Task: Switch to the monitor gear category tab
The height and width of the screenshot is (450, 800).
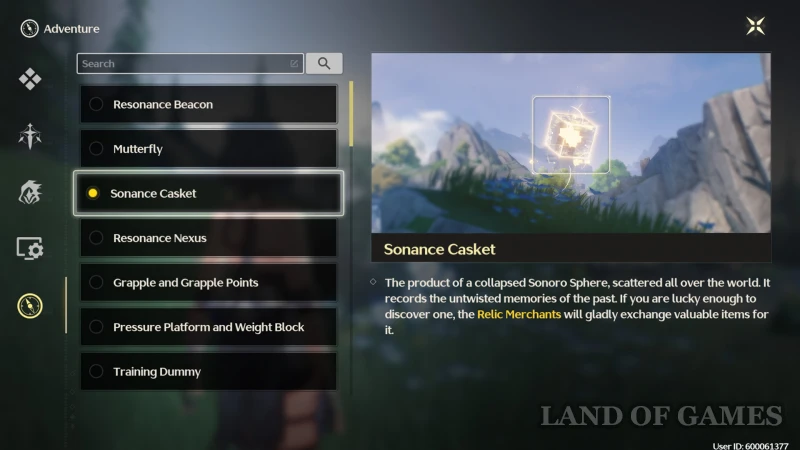Action: coord(30,248)
